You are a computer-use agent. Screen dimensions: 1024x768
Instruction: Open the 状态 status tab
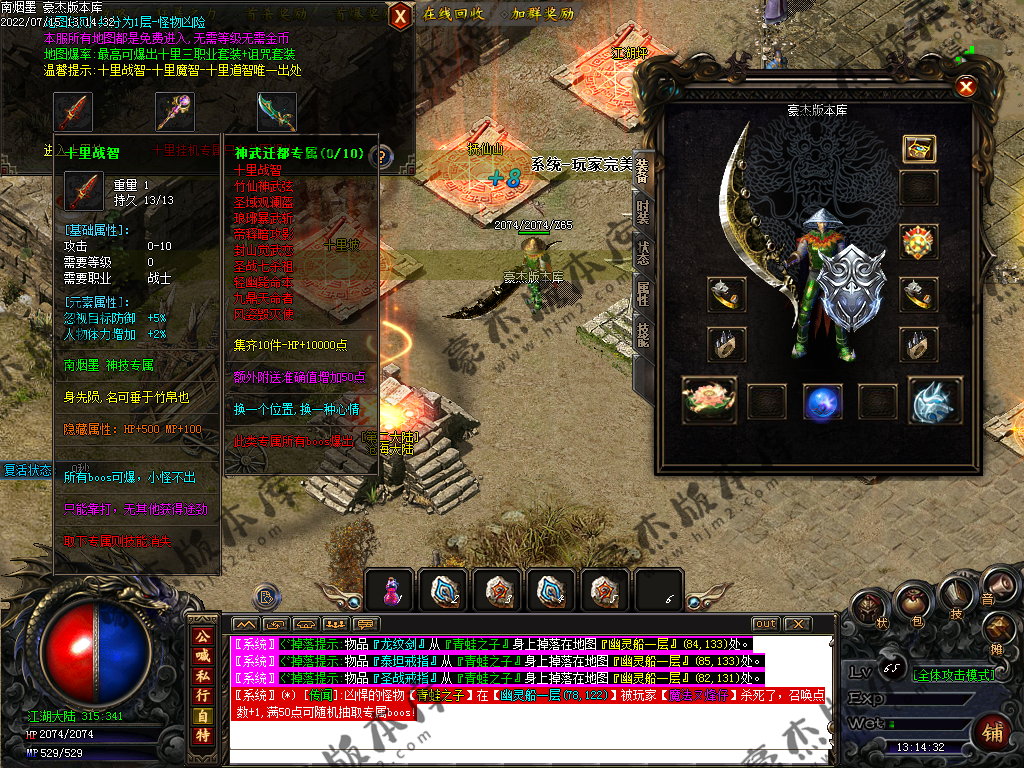coord(643,251)
